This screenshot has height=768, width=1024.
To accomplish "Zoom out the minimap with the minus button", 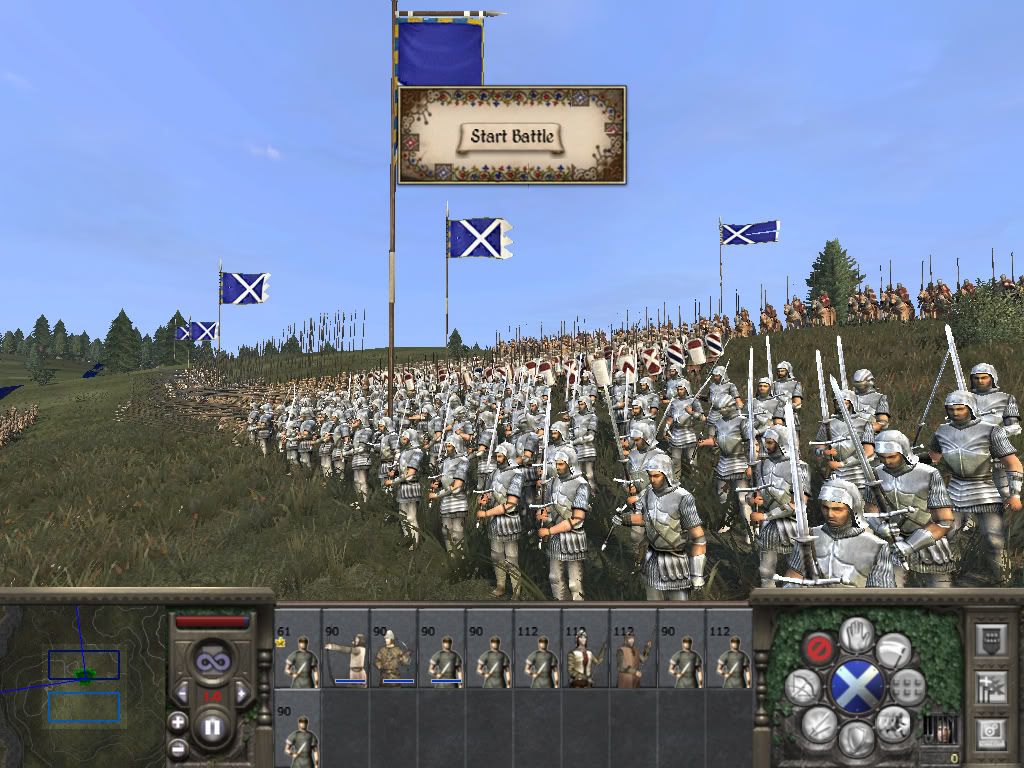I will (178, 747).
